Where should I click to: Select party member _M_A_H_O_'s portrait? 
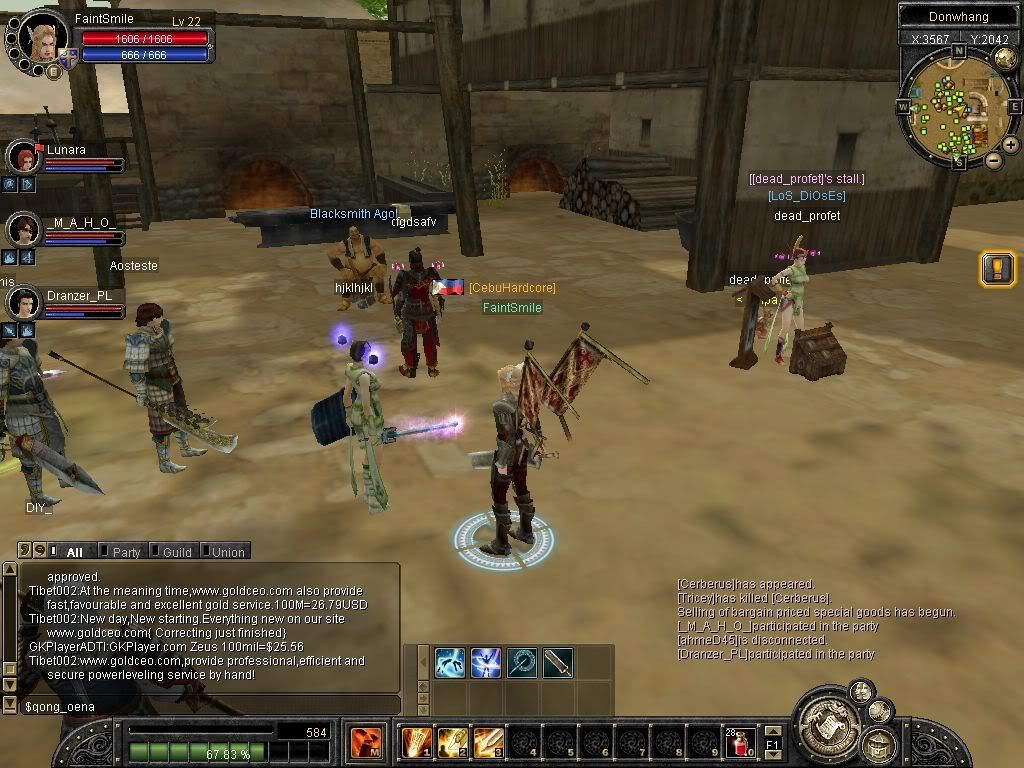coord(23,229)
